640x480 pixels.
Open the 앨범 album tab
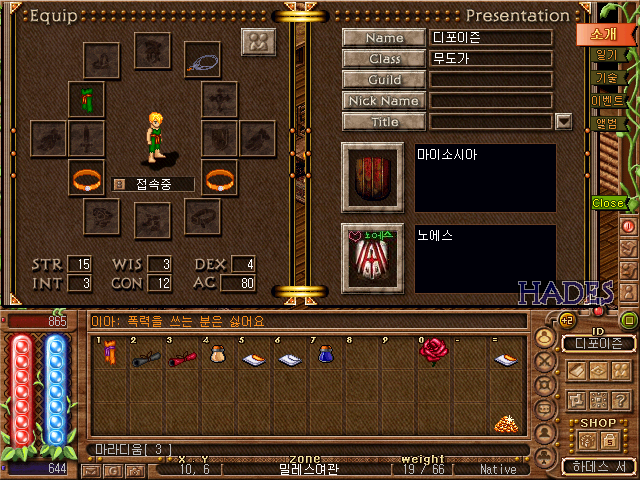(606, 124)
